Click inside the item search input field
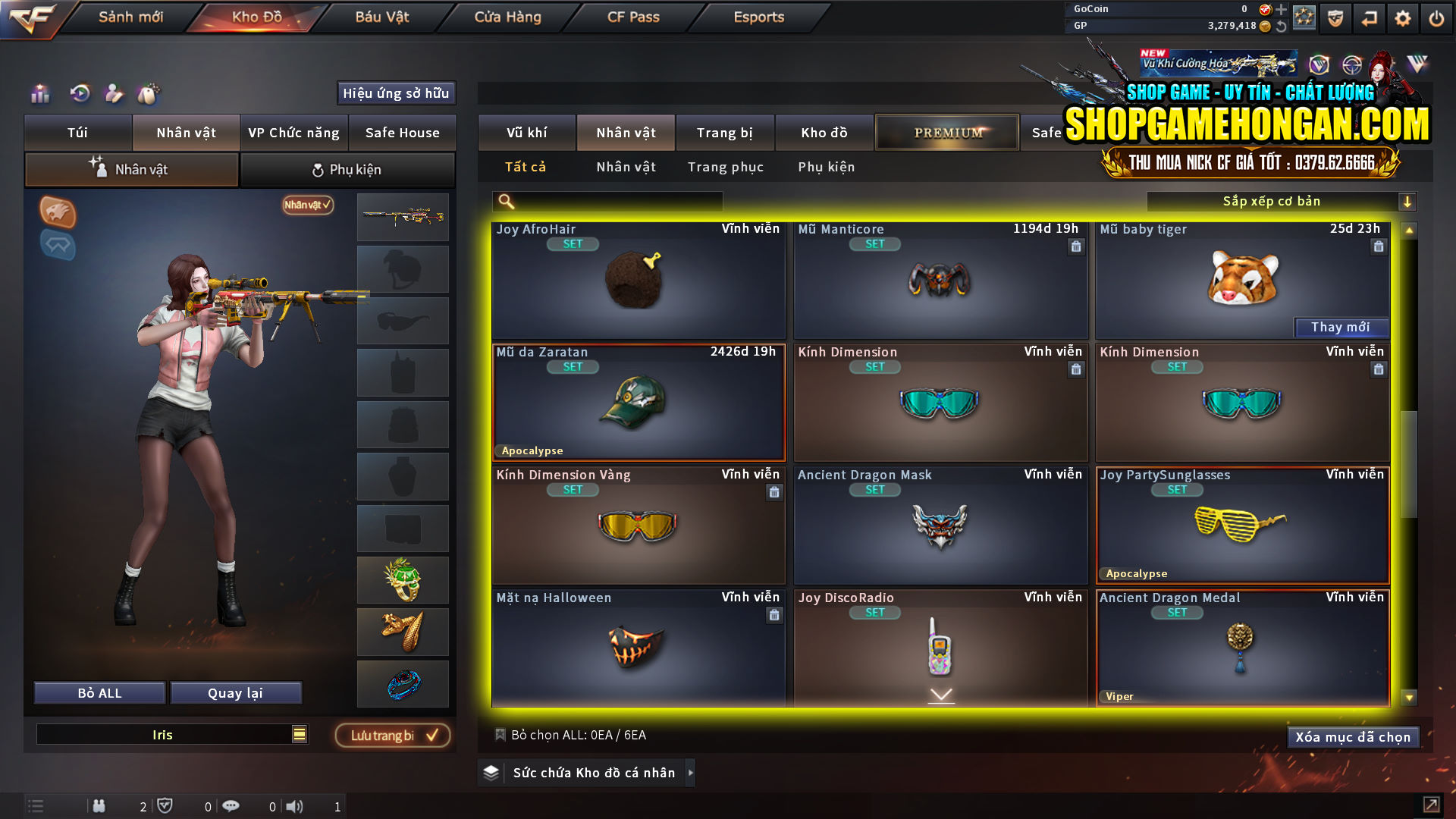Image resolution: width=1456 pixels, height=819 pixels. (614, 202)
